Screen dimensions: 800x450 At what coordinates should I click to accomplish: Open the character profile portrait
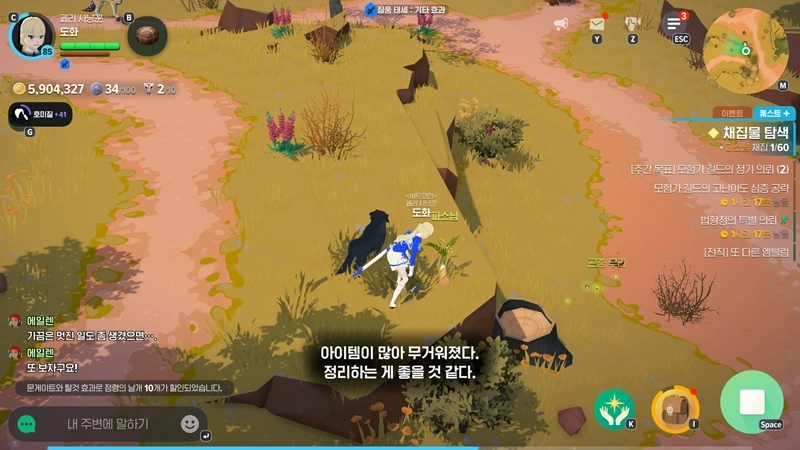(32, 36)
